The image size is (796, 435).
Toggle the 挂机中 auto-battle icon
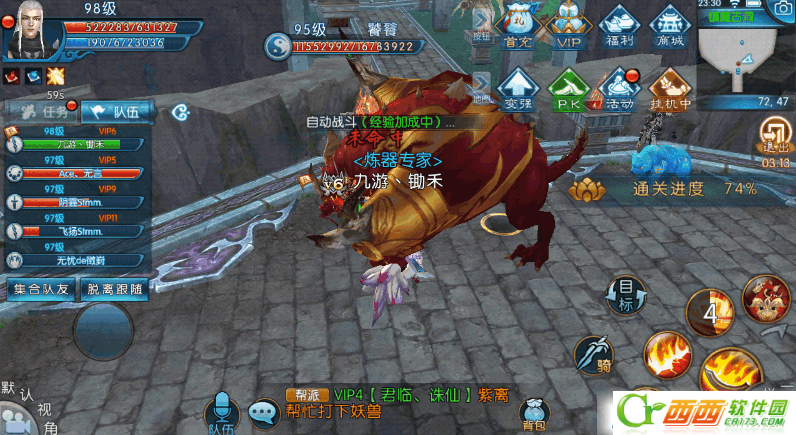pyautogui.click(x=671, y=87)
